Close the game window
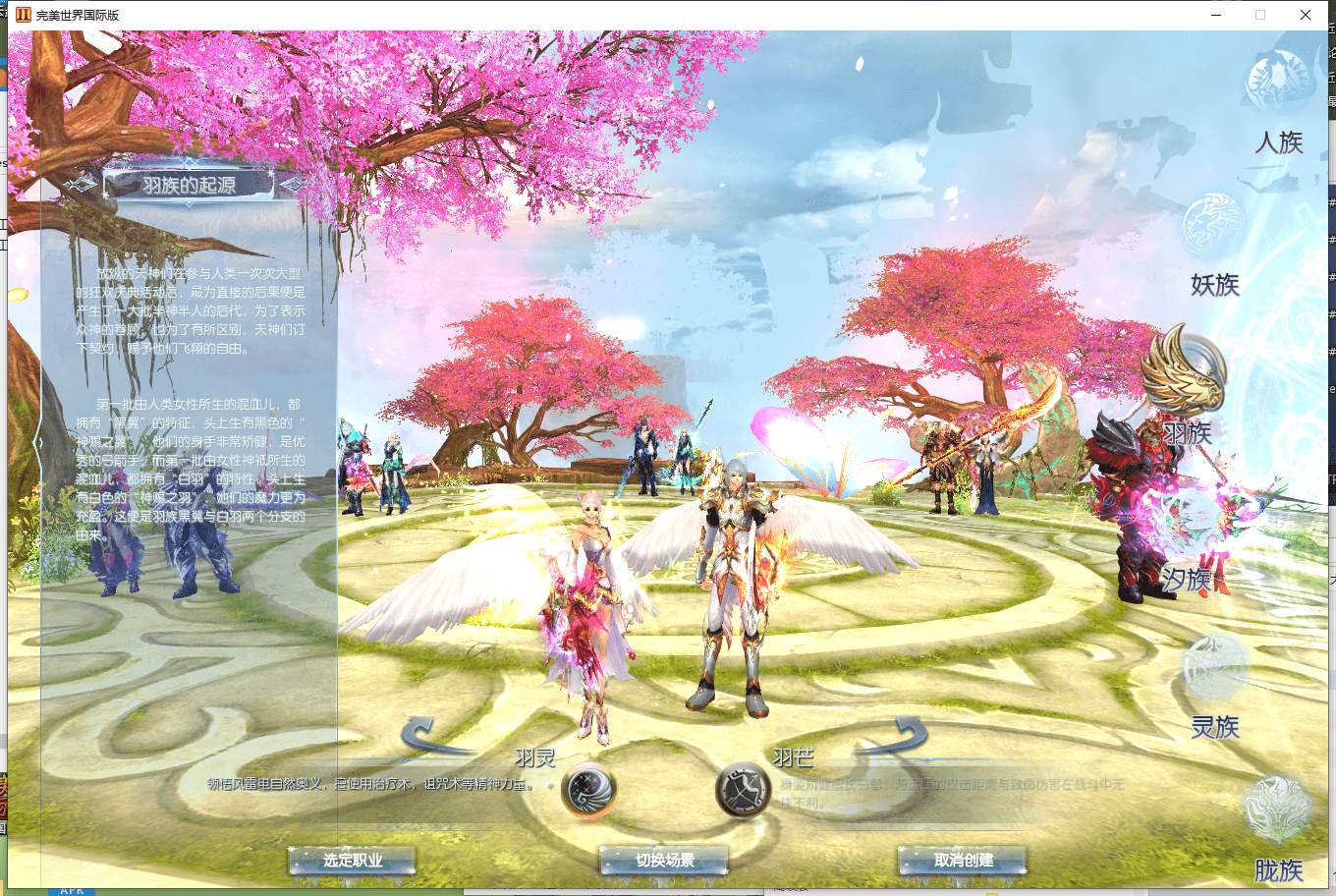1336x896 pixels. (x=1306, y=15)
